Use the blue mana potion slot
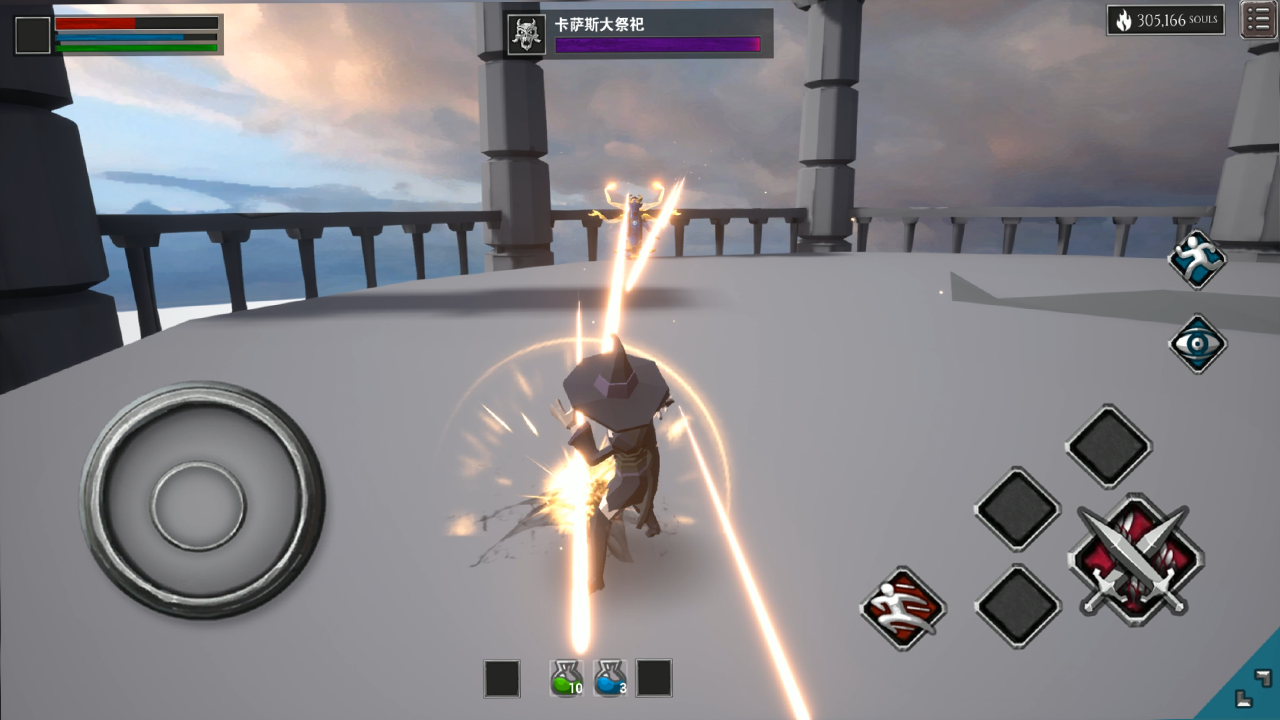Viewport: 1280px width, 720px height. pos(610,678)
